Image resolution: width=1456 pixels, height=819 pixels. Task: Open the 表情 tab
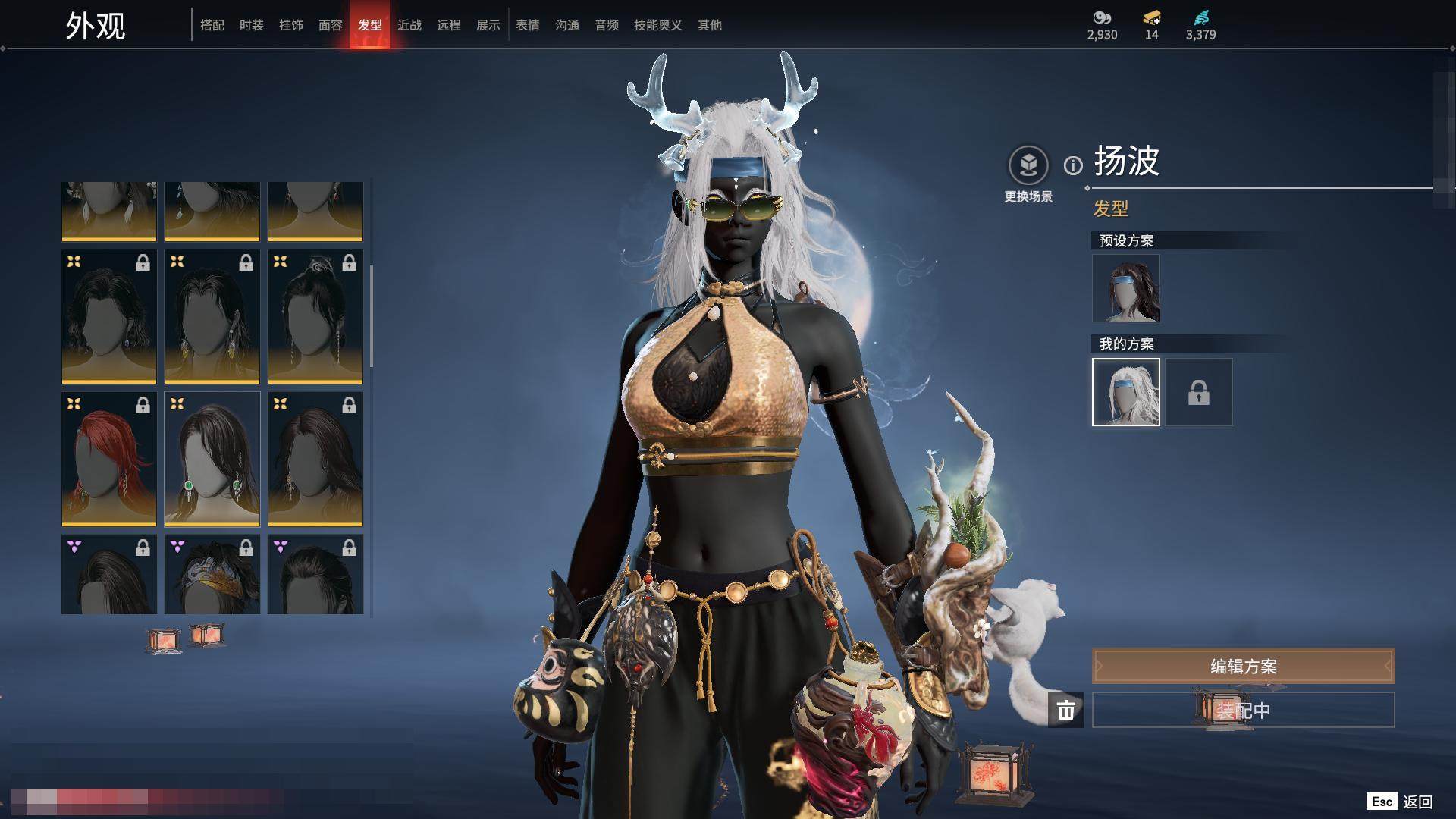tap(528, 25)
